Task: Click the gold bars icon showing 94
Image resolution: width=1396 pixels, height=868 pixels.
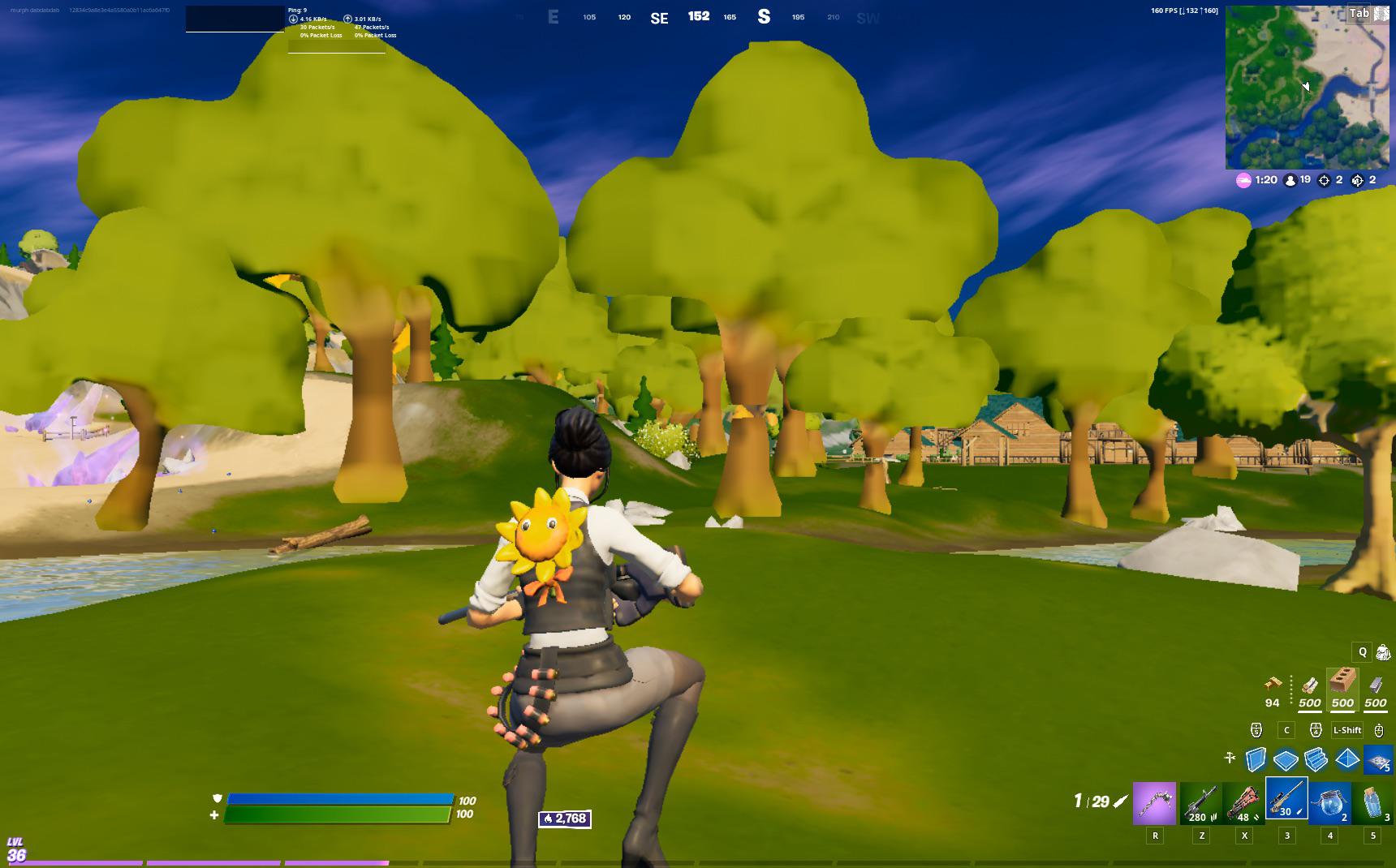Action: point(1273,685)
